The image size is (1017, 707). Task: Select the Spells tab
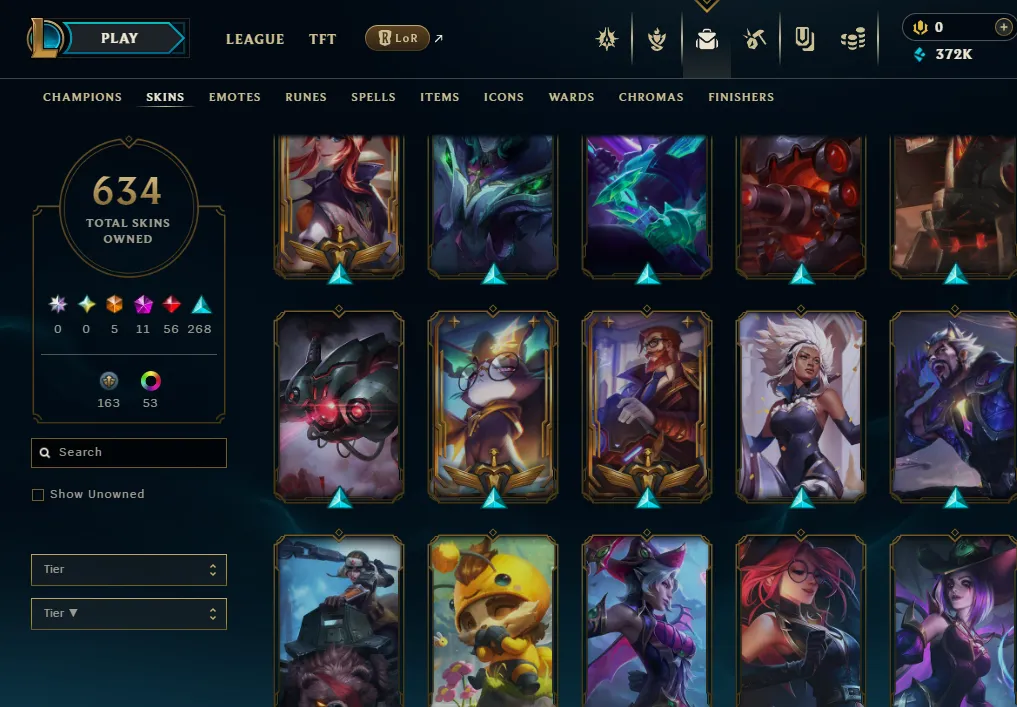[x=373, y=97]
